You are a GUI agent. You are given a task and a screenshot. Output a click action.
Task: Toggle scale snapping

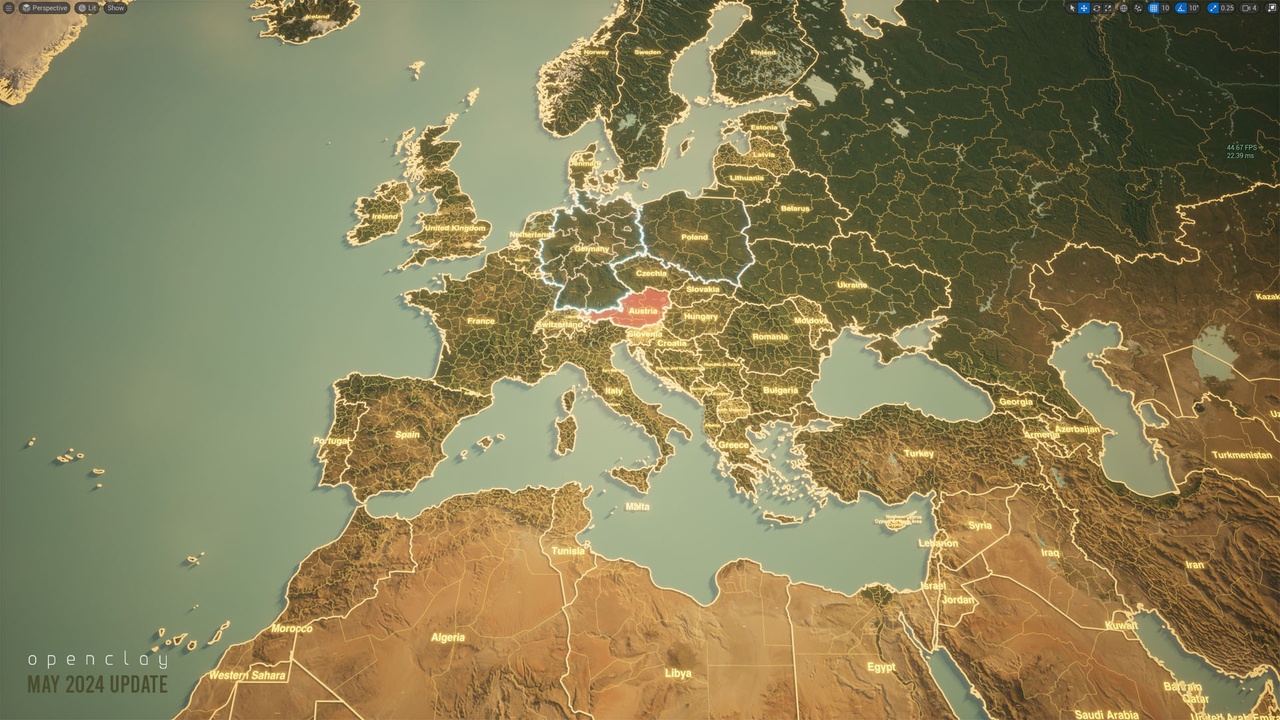pyautogui.click(x=1213, y=7)
